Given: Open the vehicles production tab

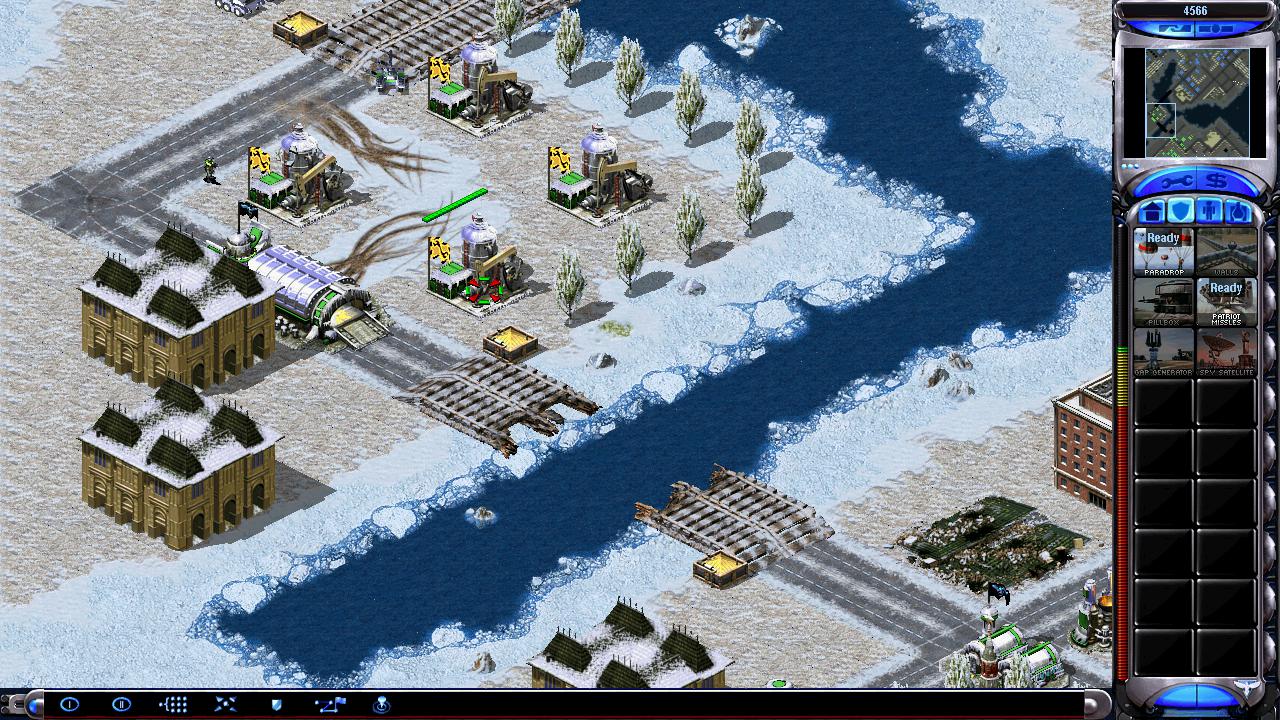Looking at the screenshot, I should coord(1238,211).
